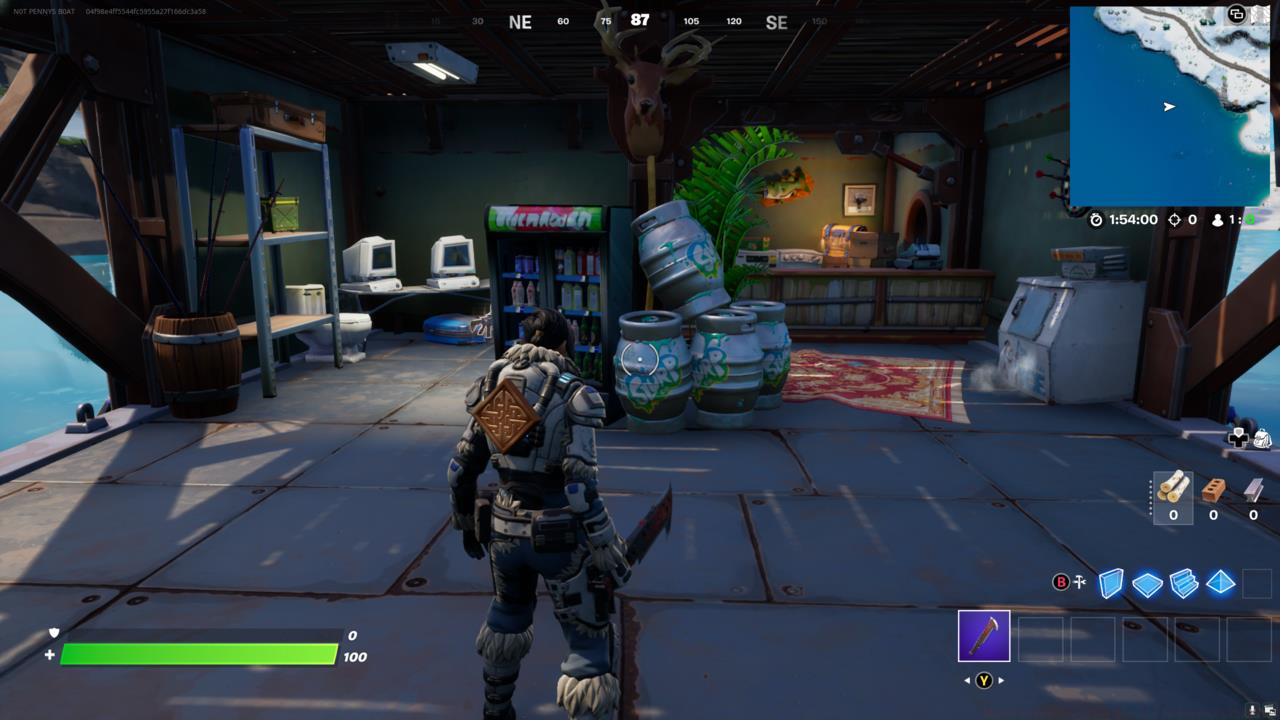1280x720 pixels.
Task: Select the brick material icon
Action: point(1213,490)
